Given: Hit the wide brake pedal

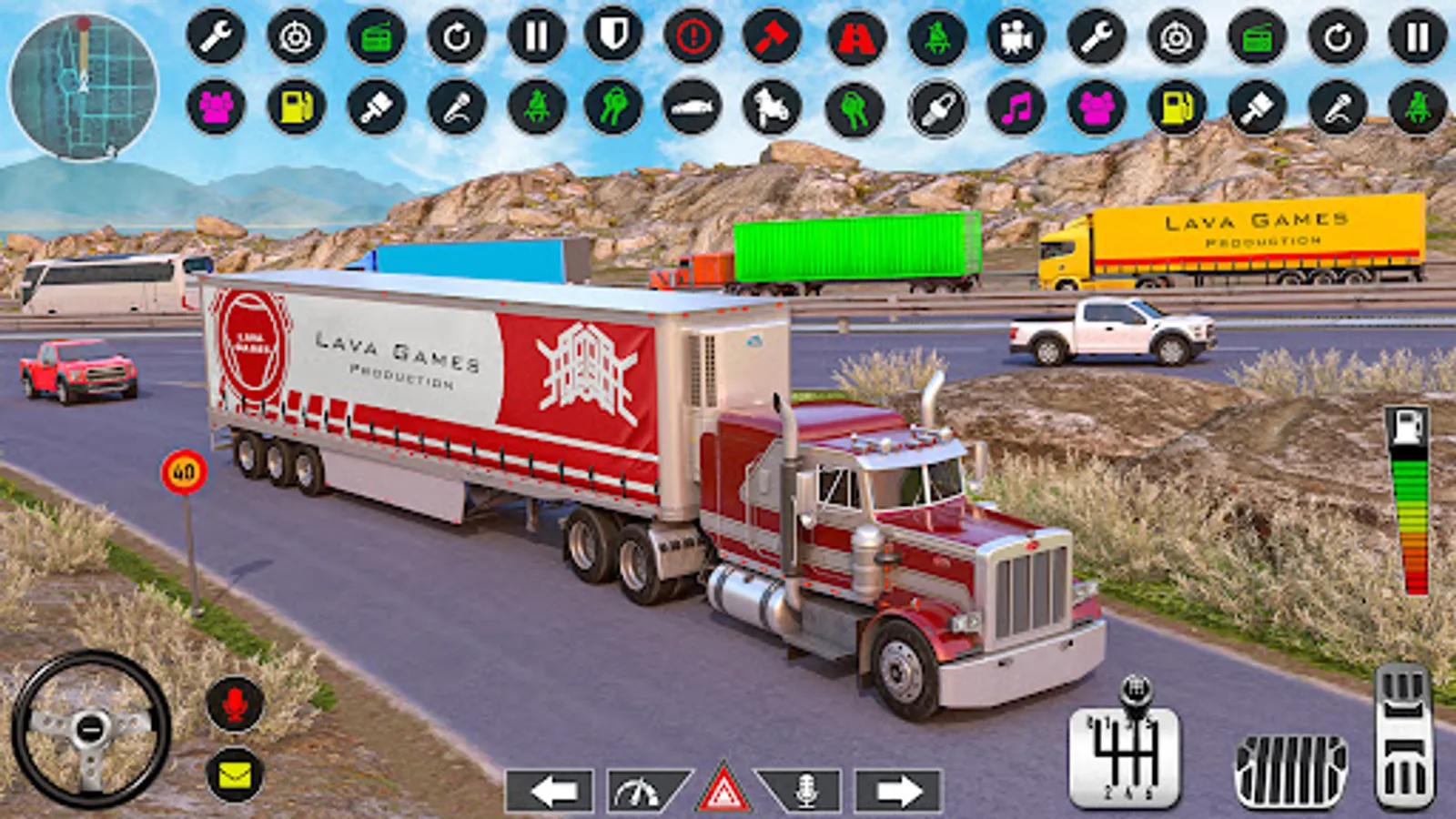Looking at the screenshot, I should [1290, 770].
